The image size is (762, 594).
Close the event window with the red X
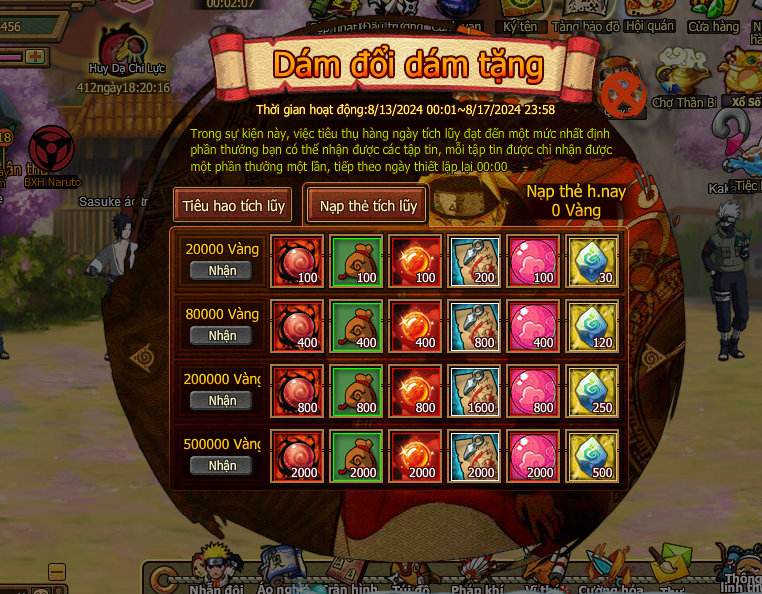coord(625,94)
